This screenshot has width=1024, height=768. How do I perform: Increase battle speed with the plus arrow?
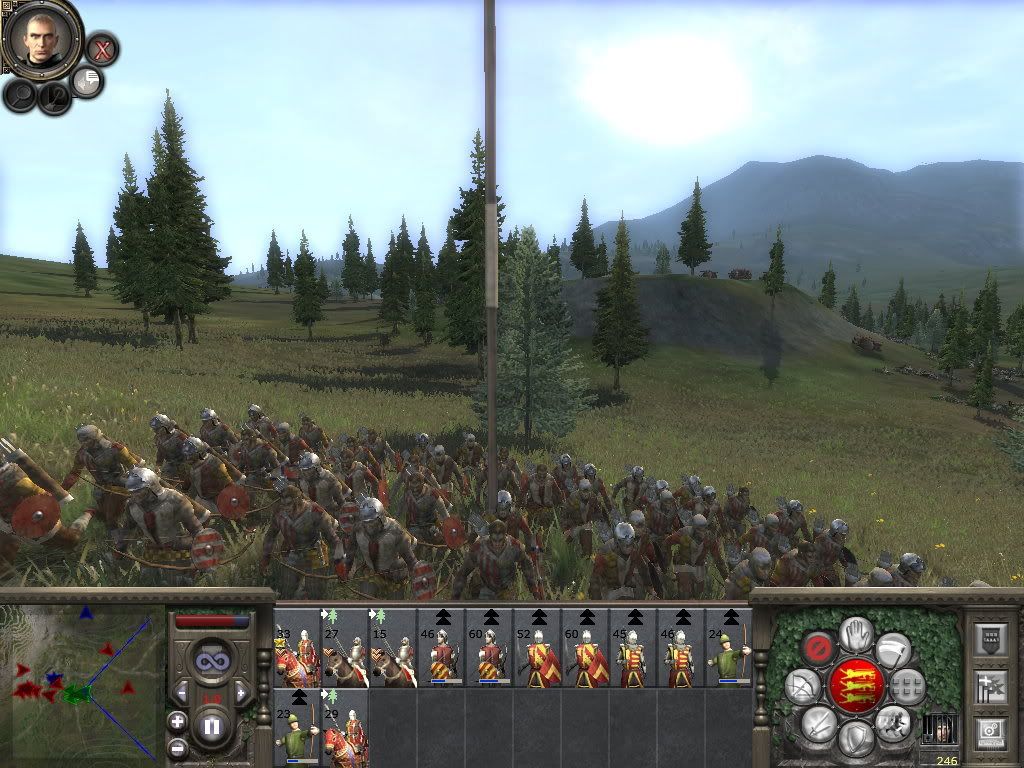[x=241, y=691]
